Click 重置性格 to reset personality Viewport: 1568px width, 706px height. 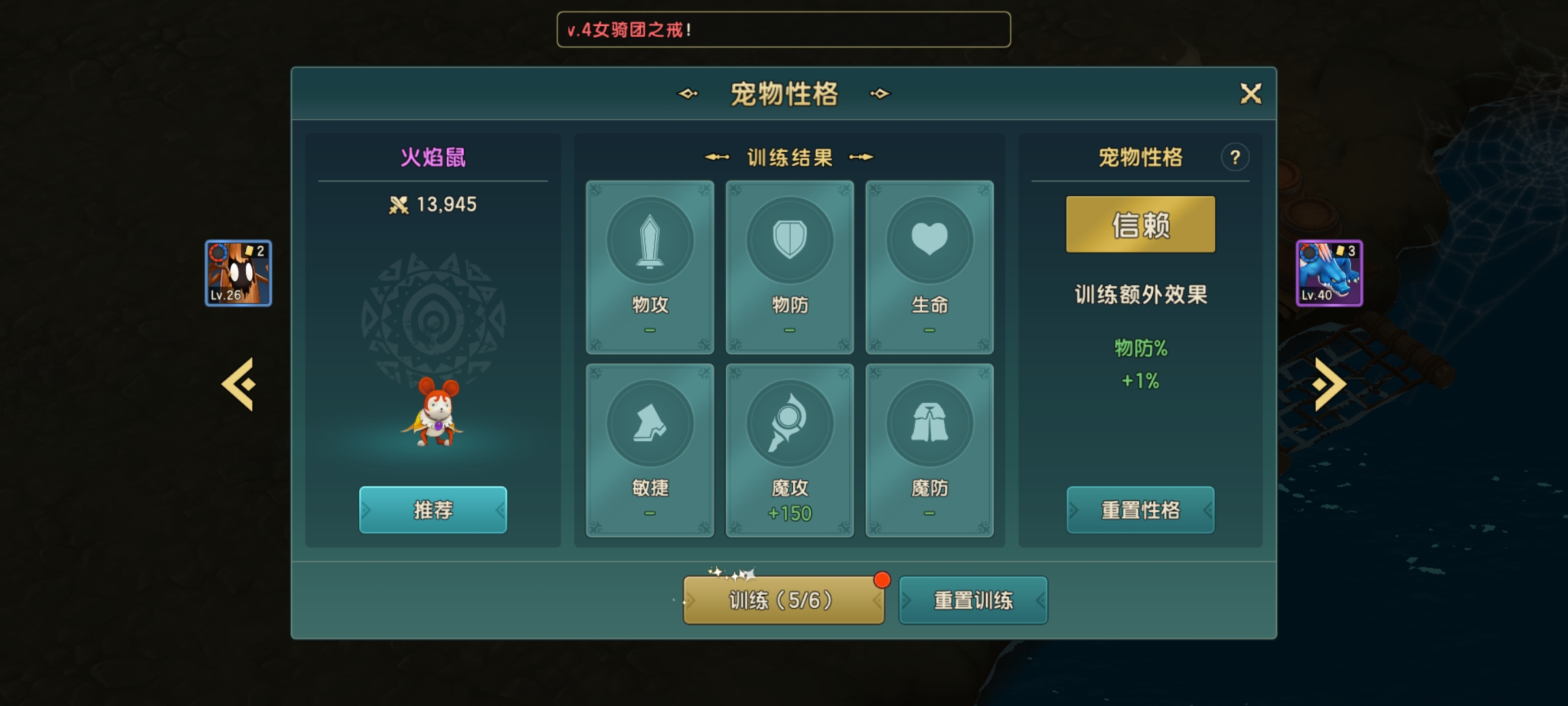[1141, 511]
